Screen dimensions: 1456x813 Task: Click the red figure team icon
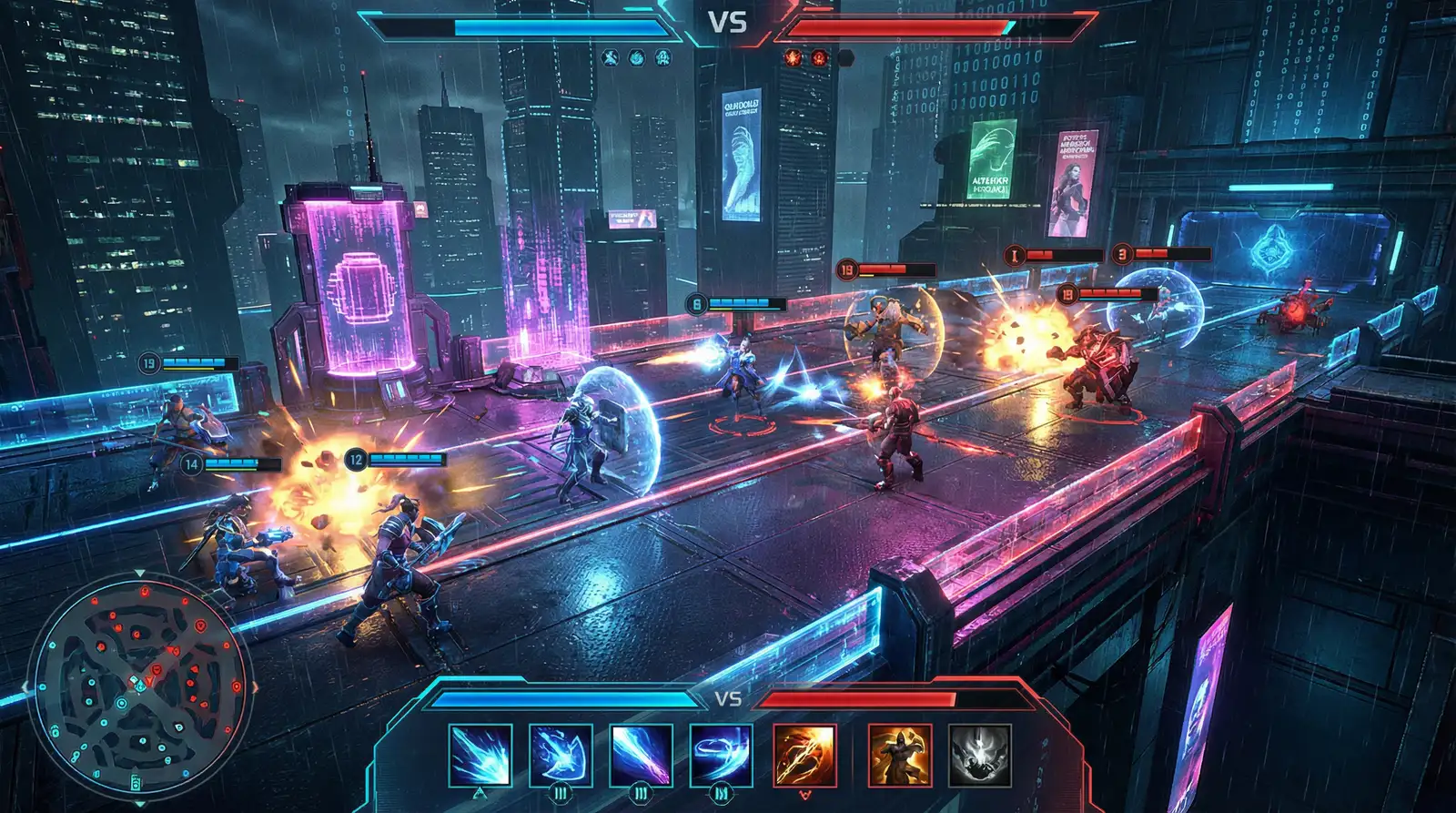pyautogui.click(x=819, y=57)
